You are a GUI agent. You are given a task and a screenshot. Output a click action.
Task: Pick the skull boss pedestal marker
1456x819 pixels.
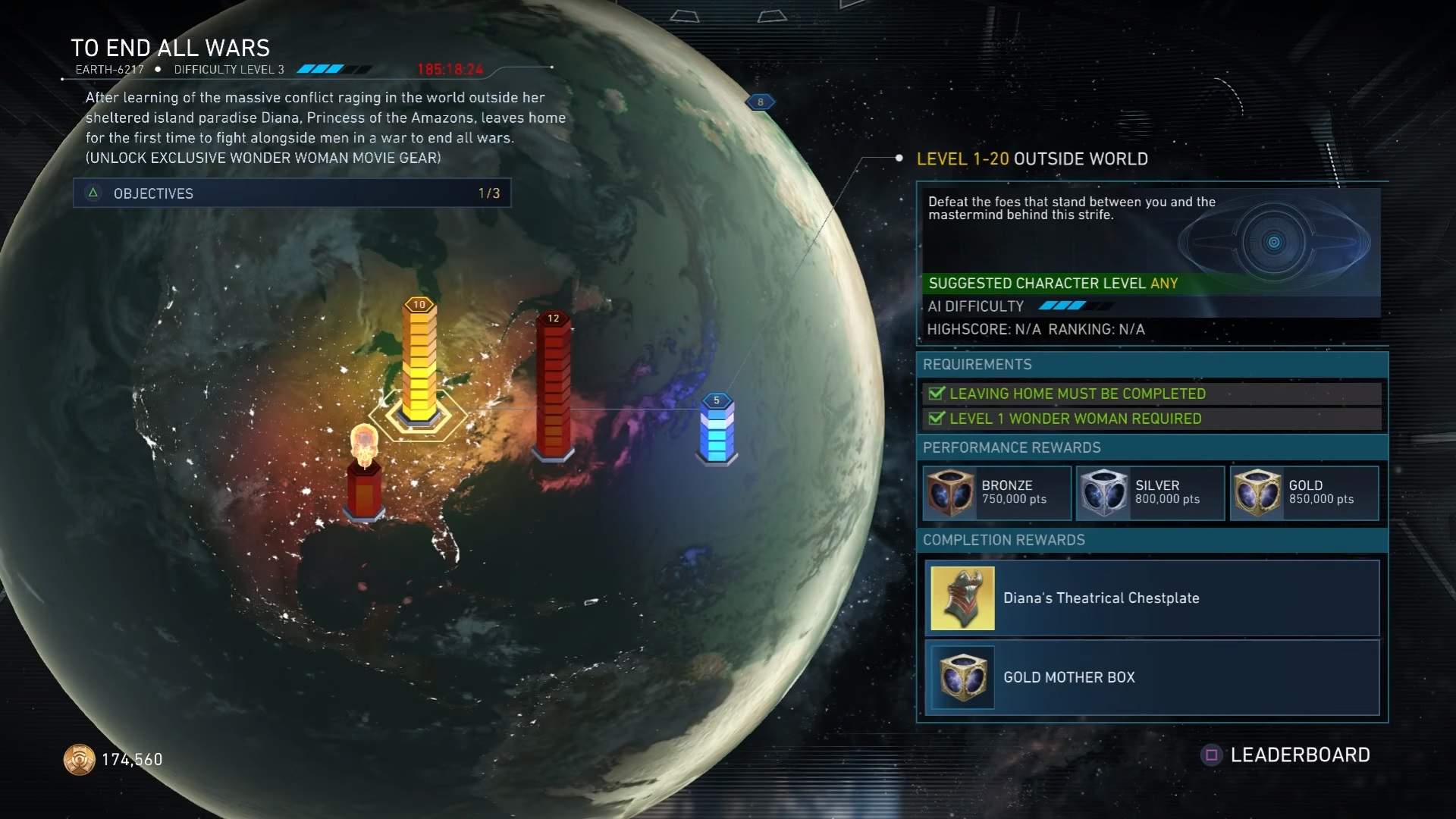click(364, 474)
